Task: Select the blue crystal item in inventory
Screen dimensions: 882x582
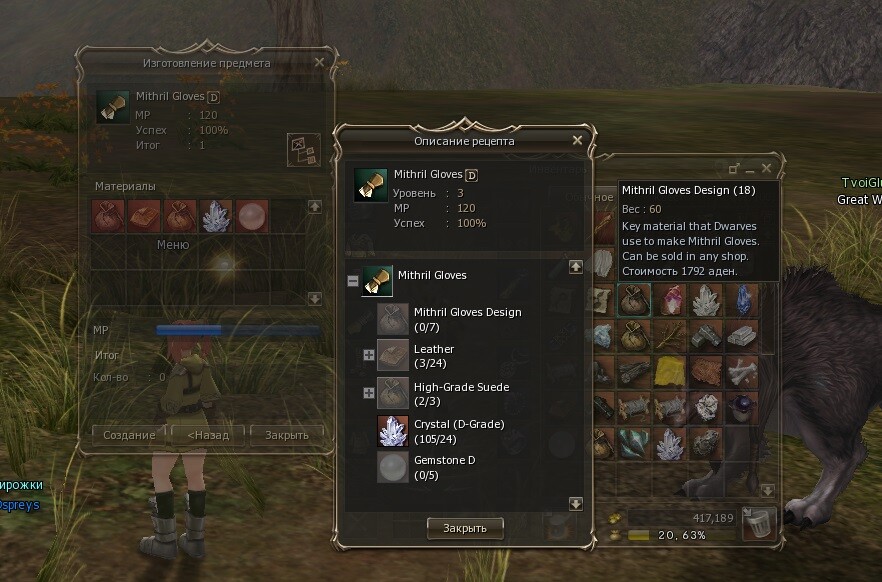Action: (743, 298)
